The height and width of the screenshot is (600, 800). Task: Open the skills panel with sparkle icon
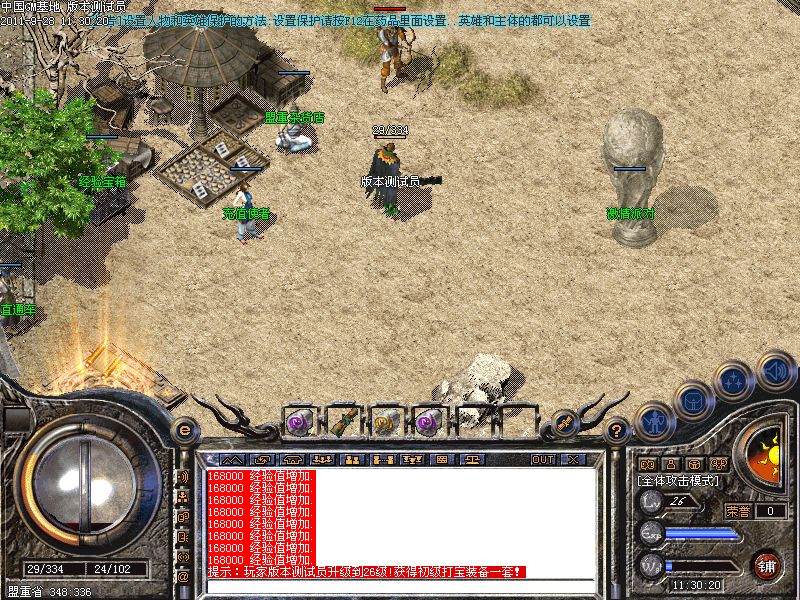(734, 380)
